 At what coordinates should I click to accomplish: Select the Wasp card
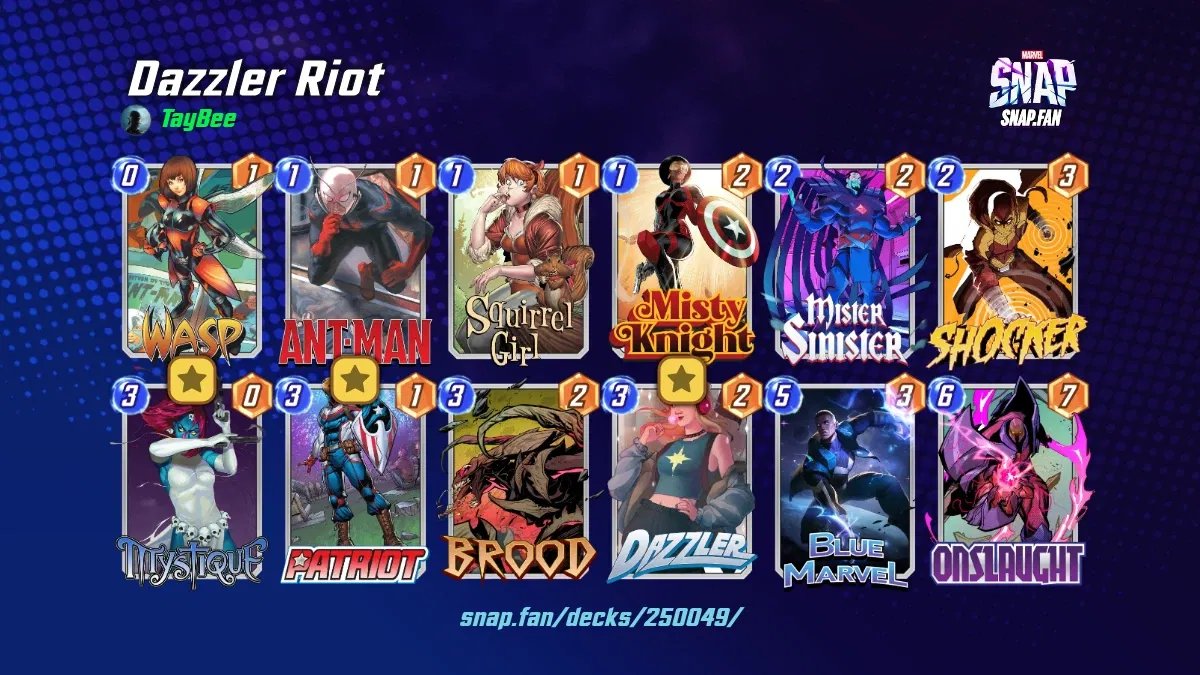click(192, 262)
